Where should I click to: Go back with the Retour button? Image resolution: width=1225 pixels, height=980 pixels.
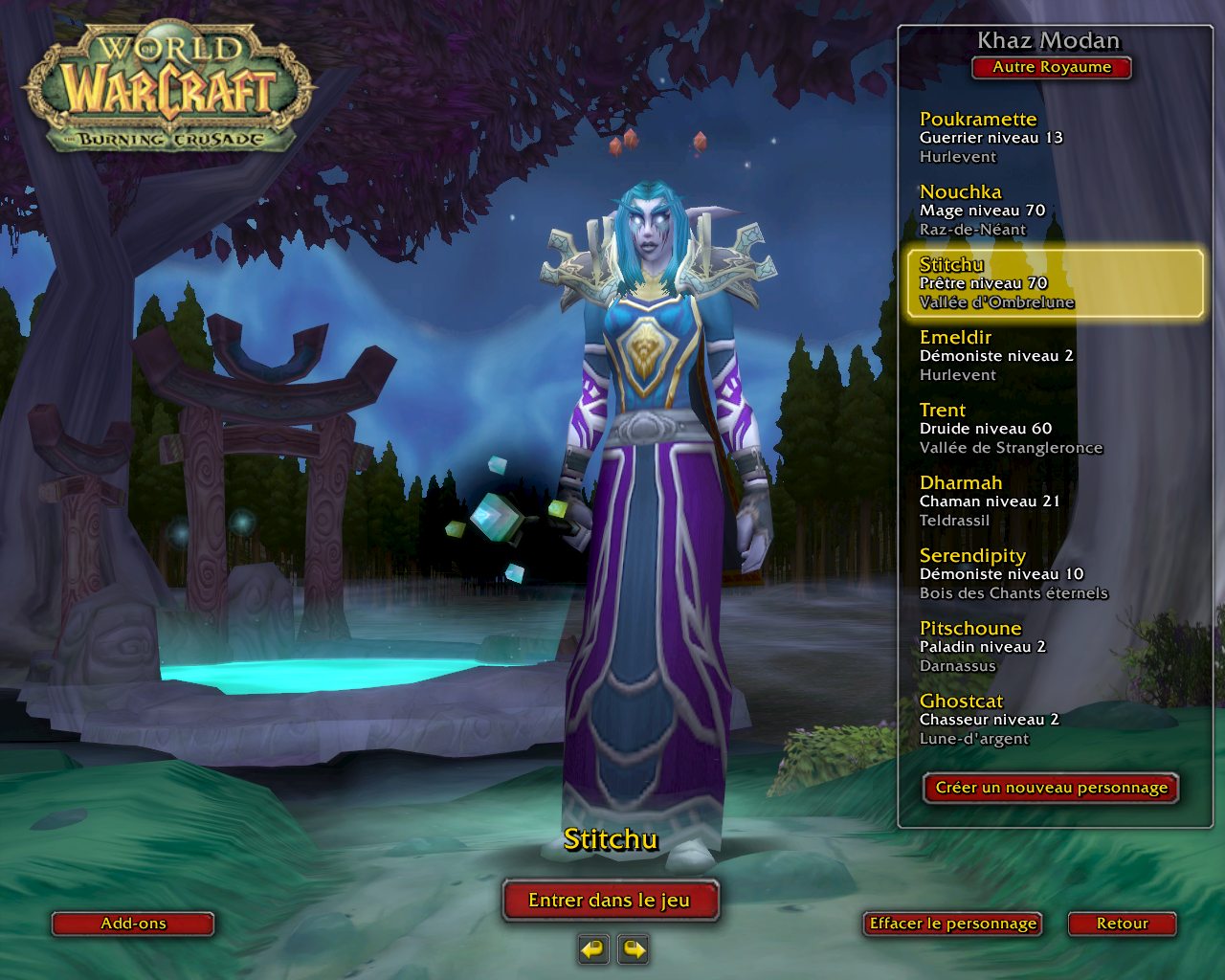pyautogui.click(x=1122, y=924)
